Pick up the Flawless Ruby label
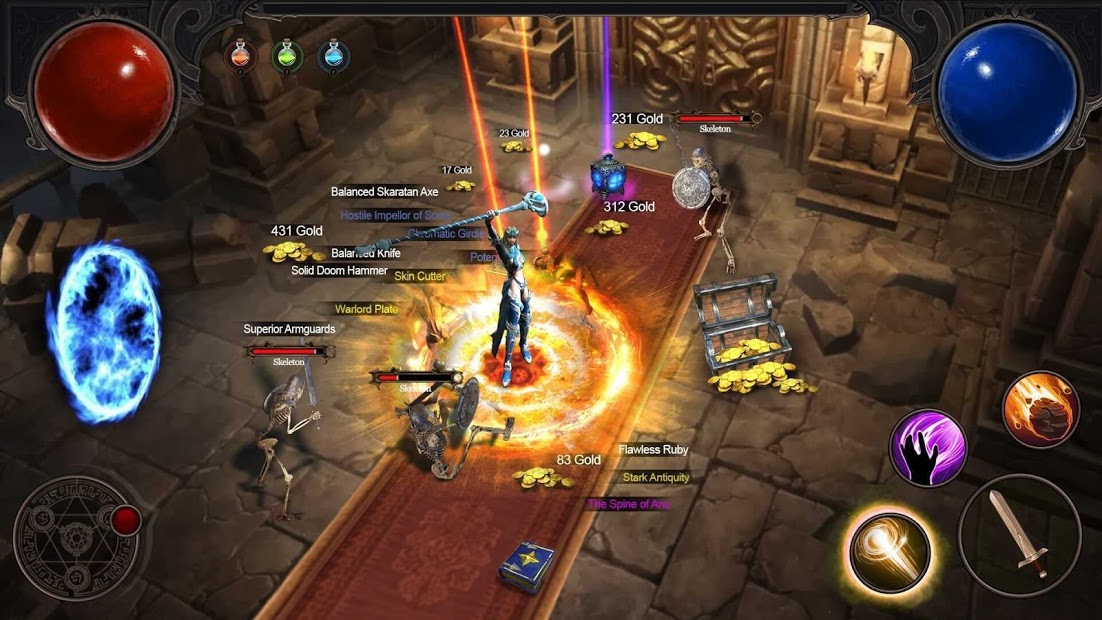This screenshot has height=620, width=1102. [654, 450]
